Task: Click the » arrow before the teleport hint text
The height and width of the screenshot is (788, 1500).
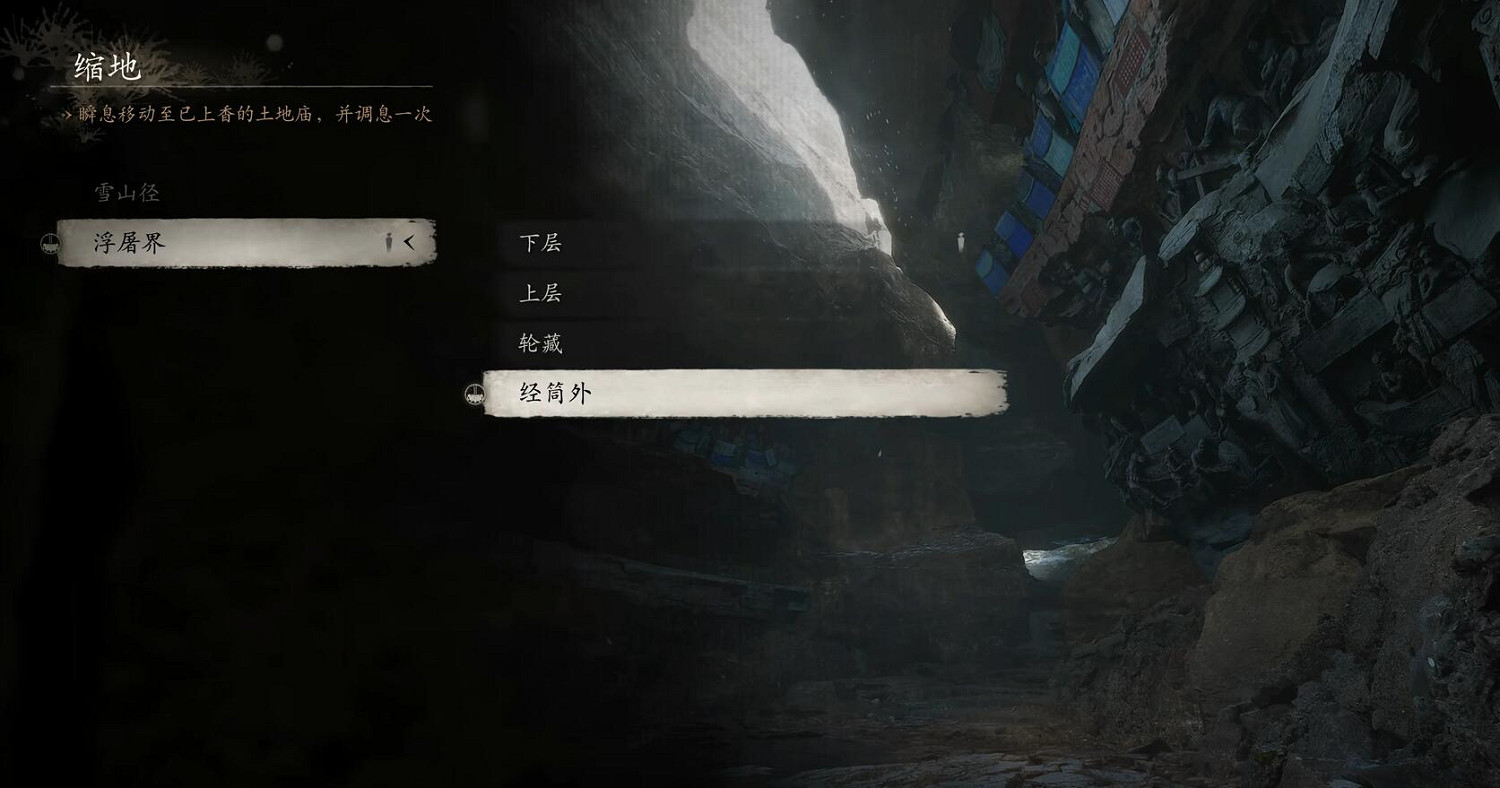Action: click(x=65, y=114)
